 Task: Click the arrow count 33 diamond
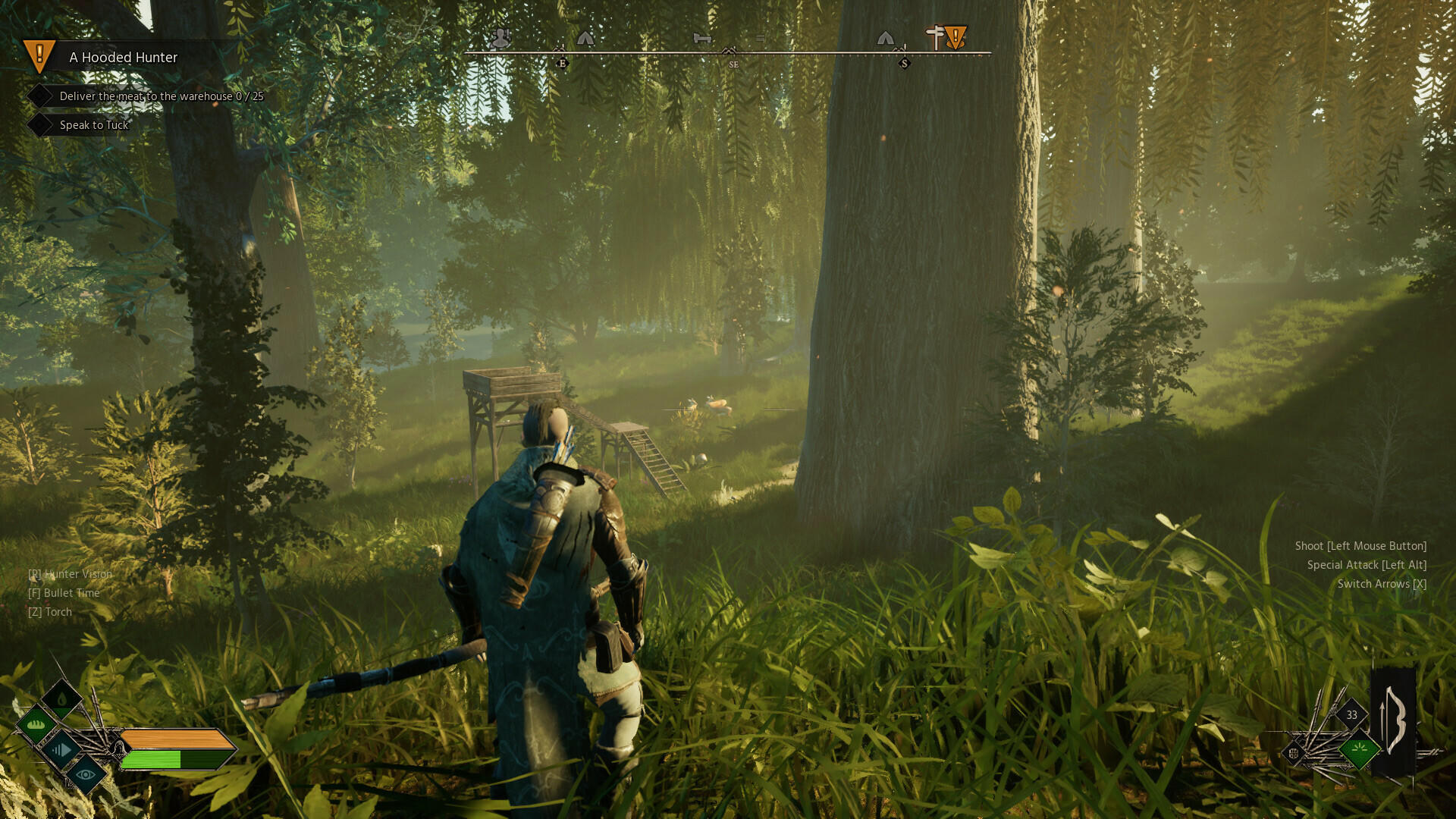(x=1351, y=715)
